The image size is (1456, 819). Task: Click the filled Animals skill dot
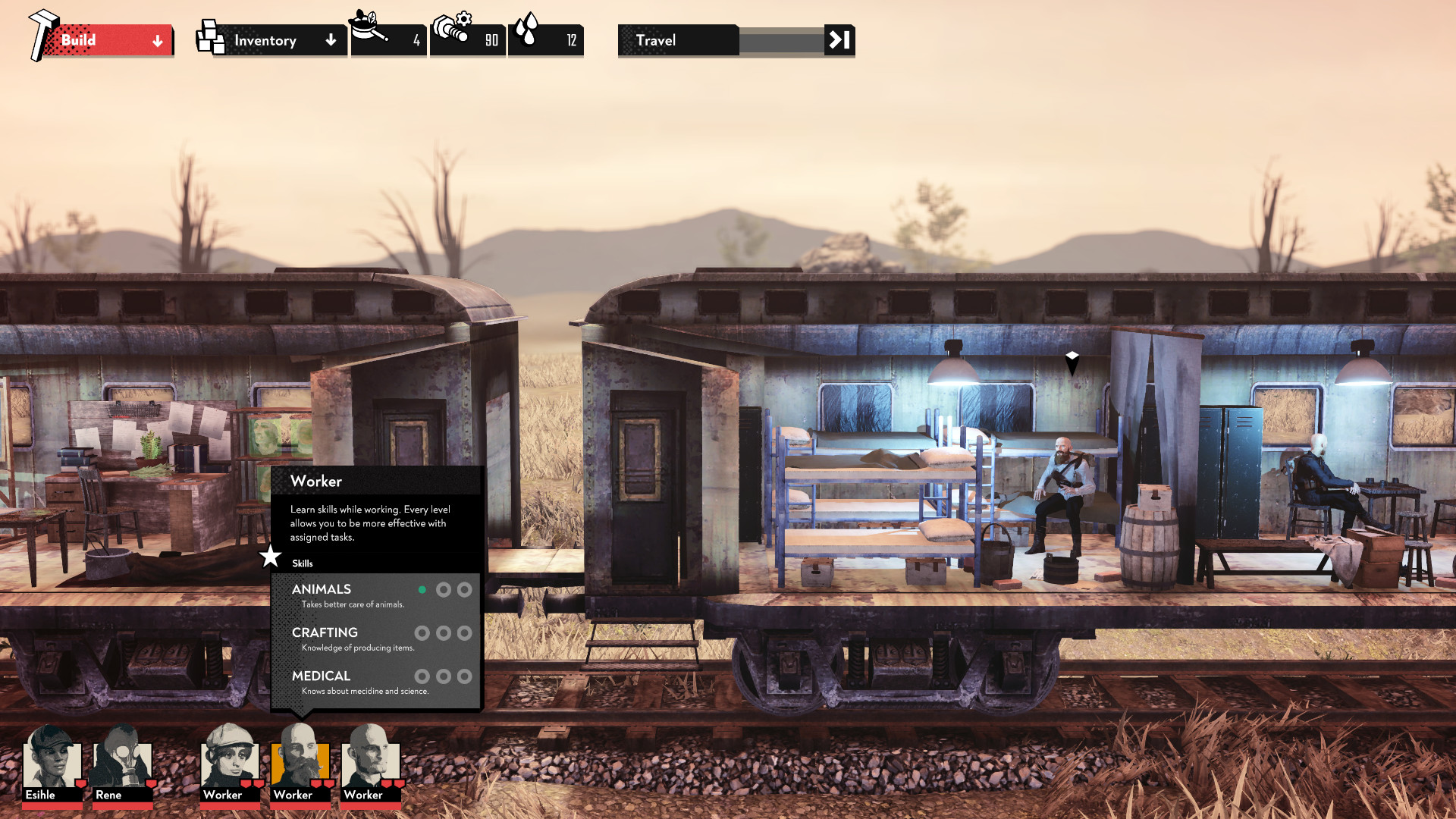(x=423, y=589)
